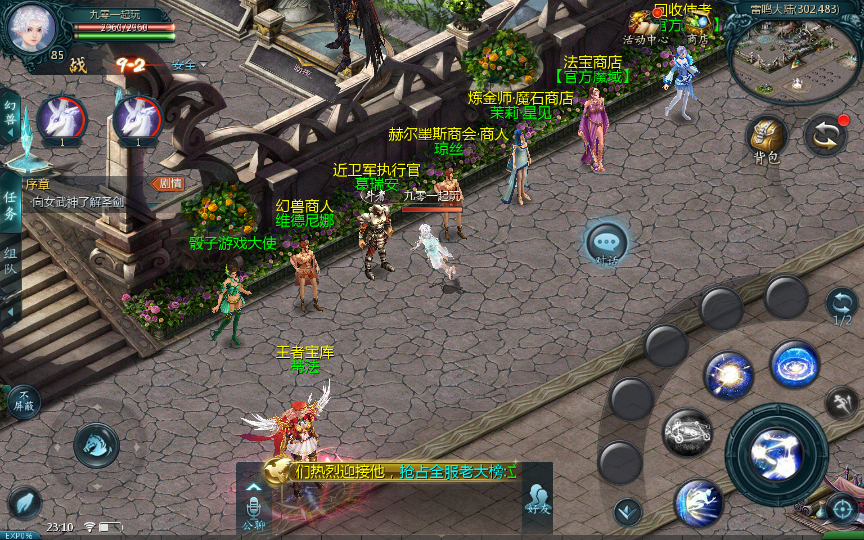Screen dimensions: 864x540
Task: Click the 剧情 story button
Action: coord(166,183)
